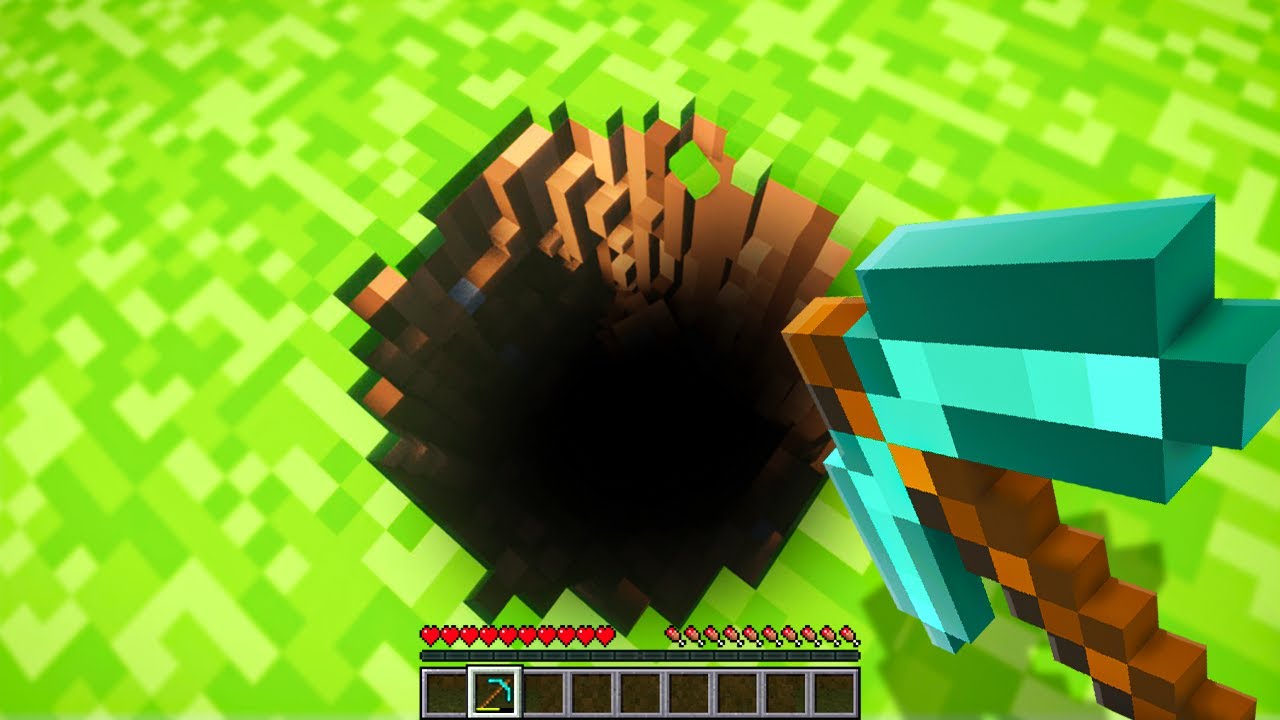This screenshot has height=720, width=1280.
Task: Select the third hotbar slot
Action: tap(546, 690)
